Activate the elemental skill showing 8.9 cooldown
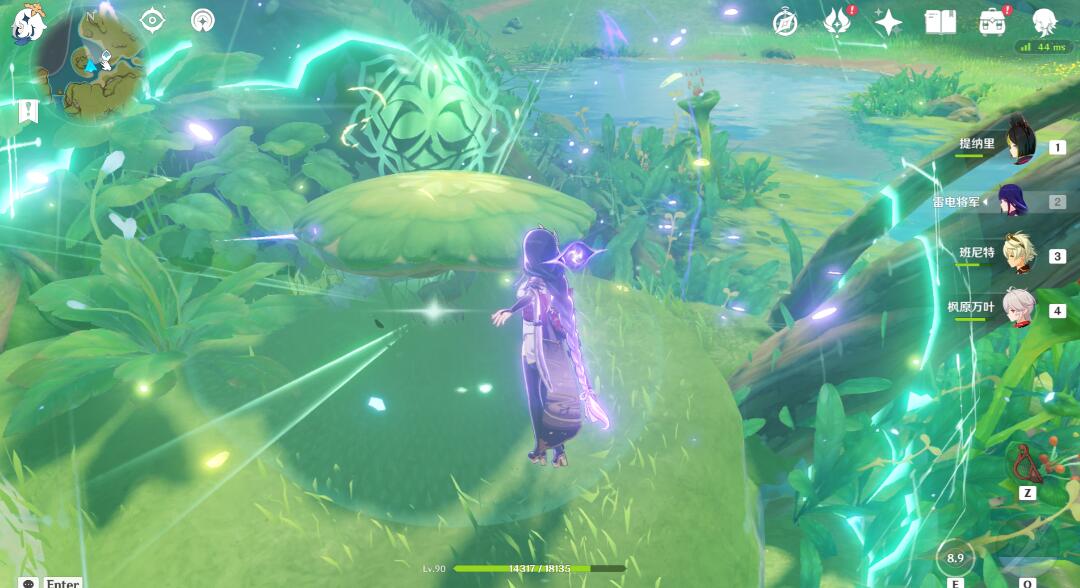Image resolution: width=1080 pixels, height=588 pixels. [x=955, y=558]
